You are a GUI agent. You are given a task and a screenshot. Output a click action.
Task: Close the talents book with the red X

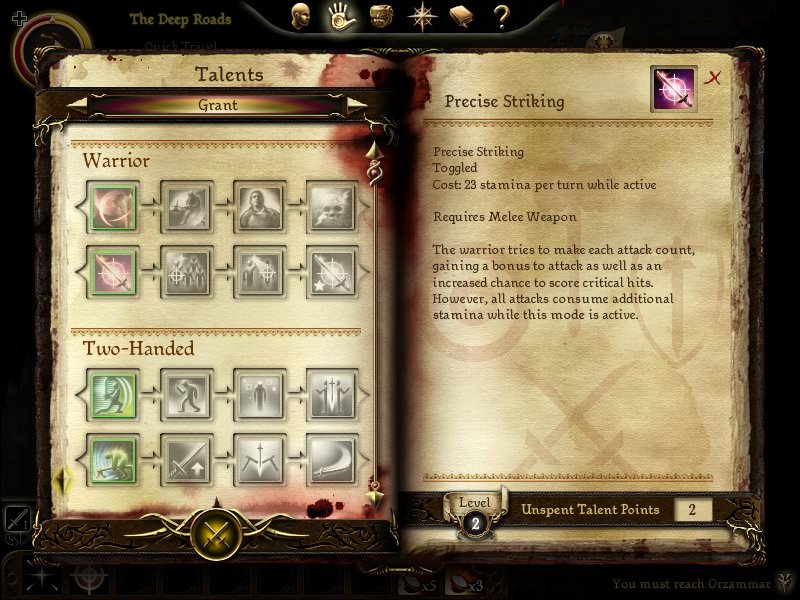[714, 78]
